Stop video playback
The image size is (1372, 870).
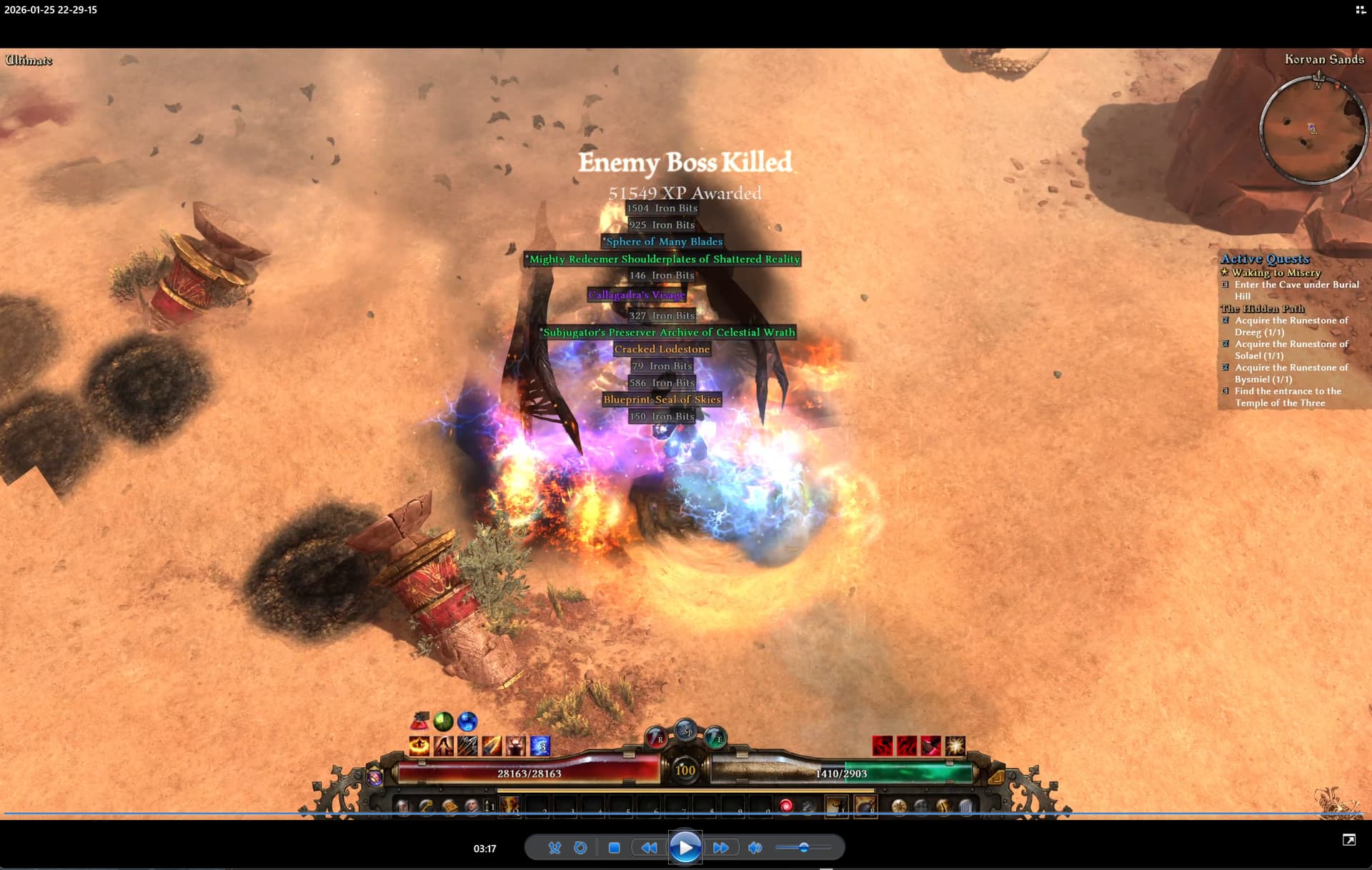click(x=614, y=848)
